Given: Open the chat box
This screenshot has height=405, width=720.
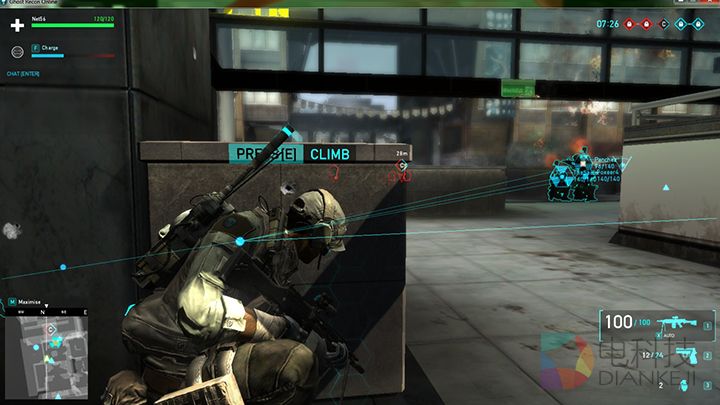Looking at the screenshot, I should coord(23,73).
